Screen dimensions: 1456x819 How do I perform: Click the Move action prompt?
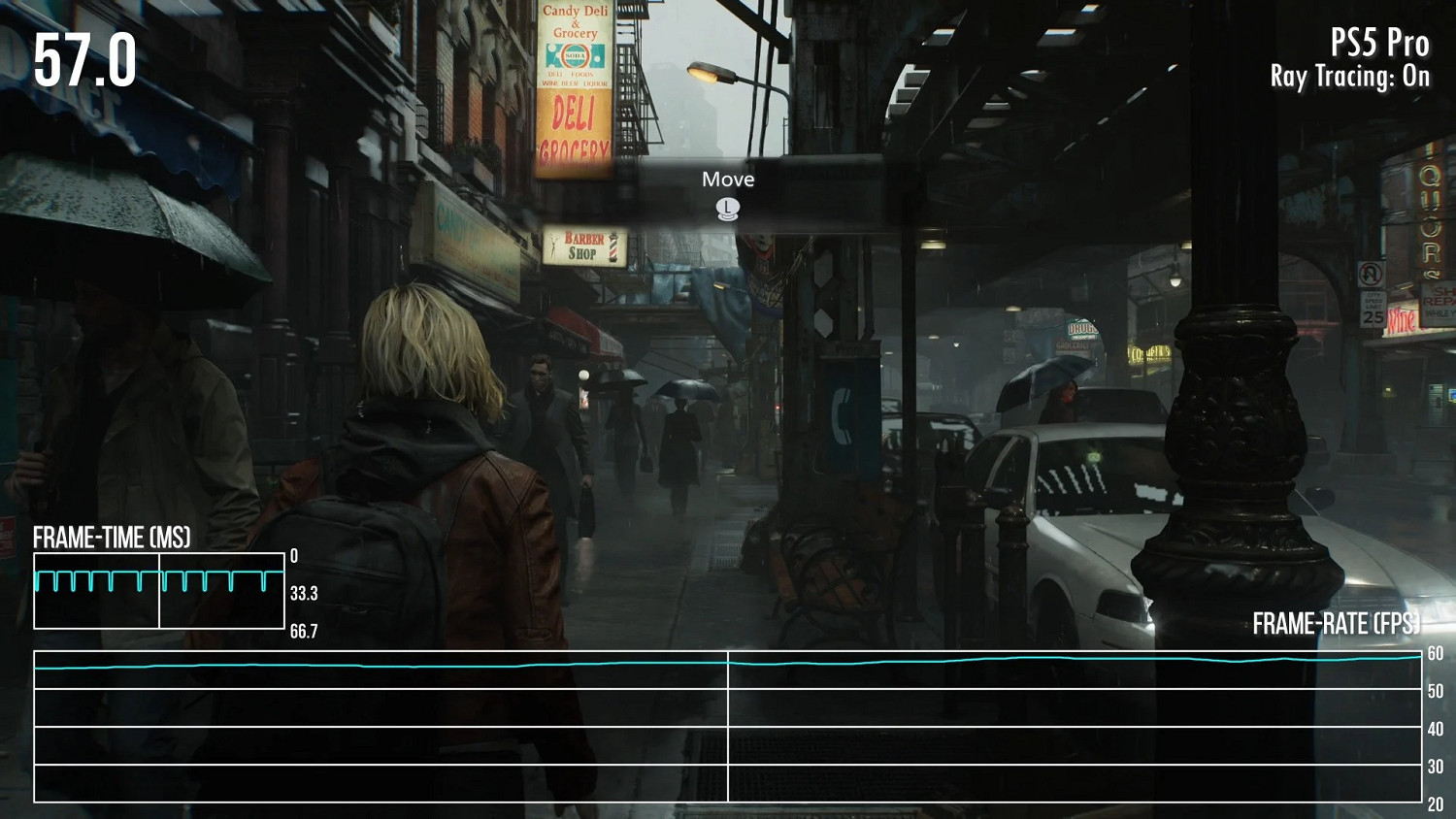click(729, 179)
